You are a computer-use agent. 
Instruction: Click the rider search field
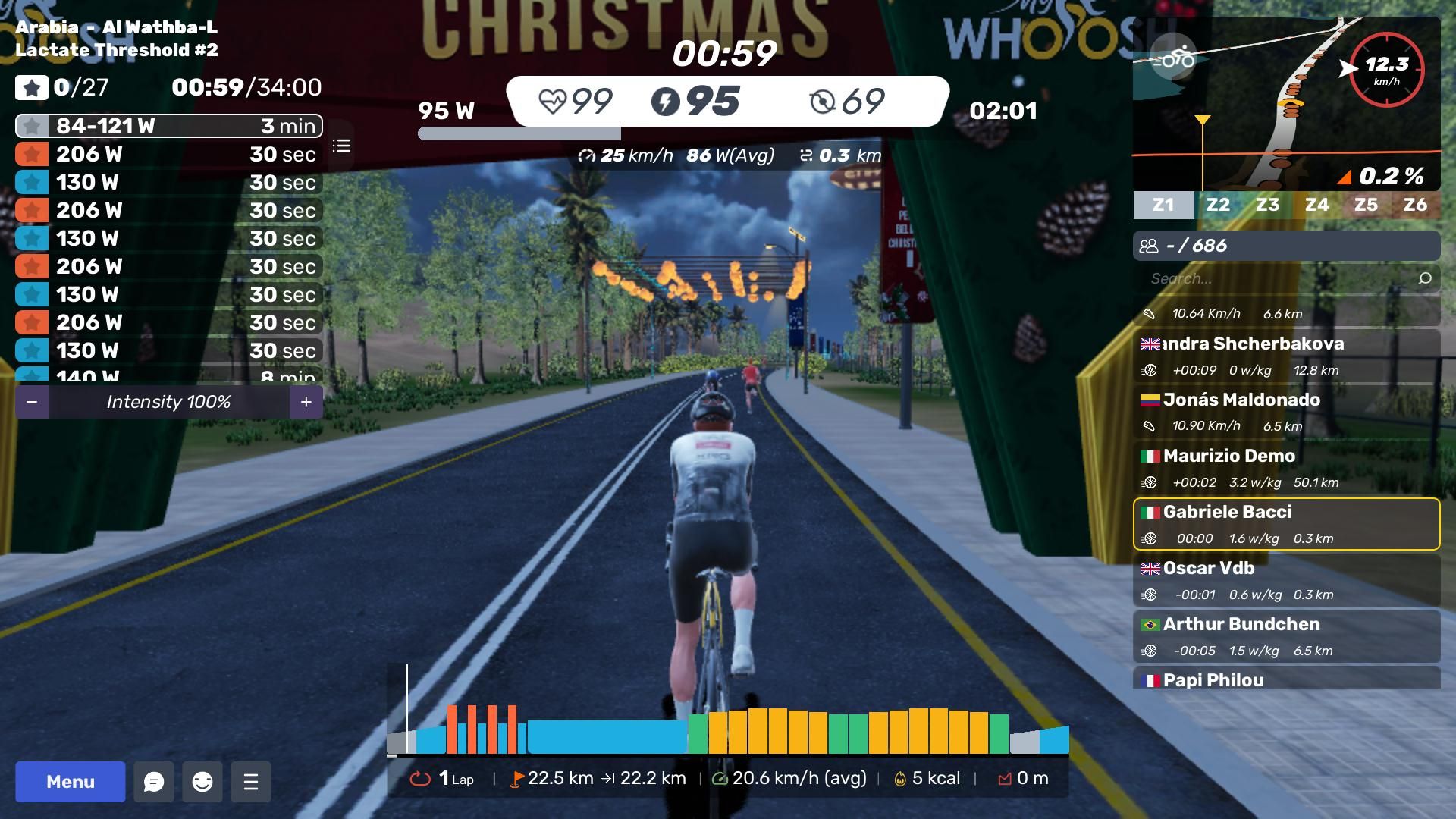point(1282,278)
